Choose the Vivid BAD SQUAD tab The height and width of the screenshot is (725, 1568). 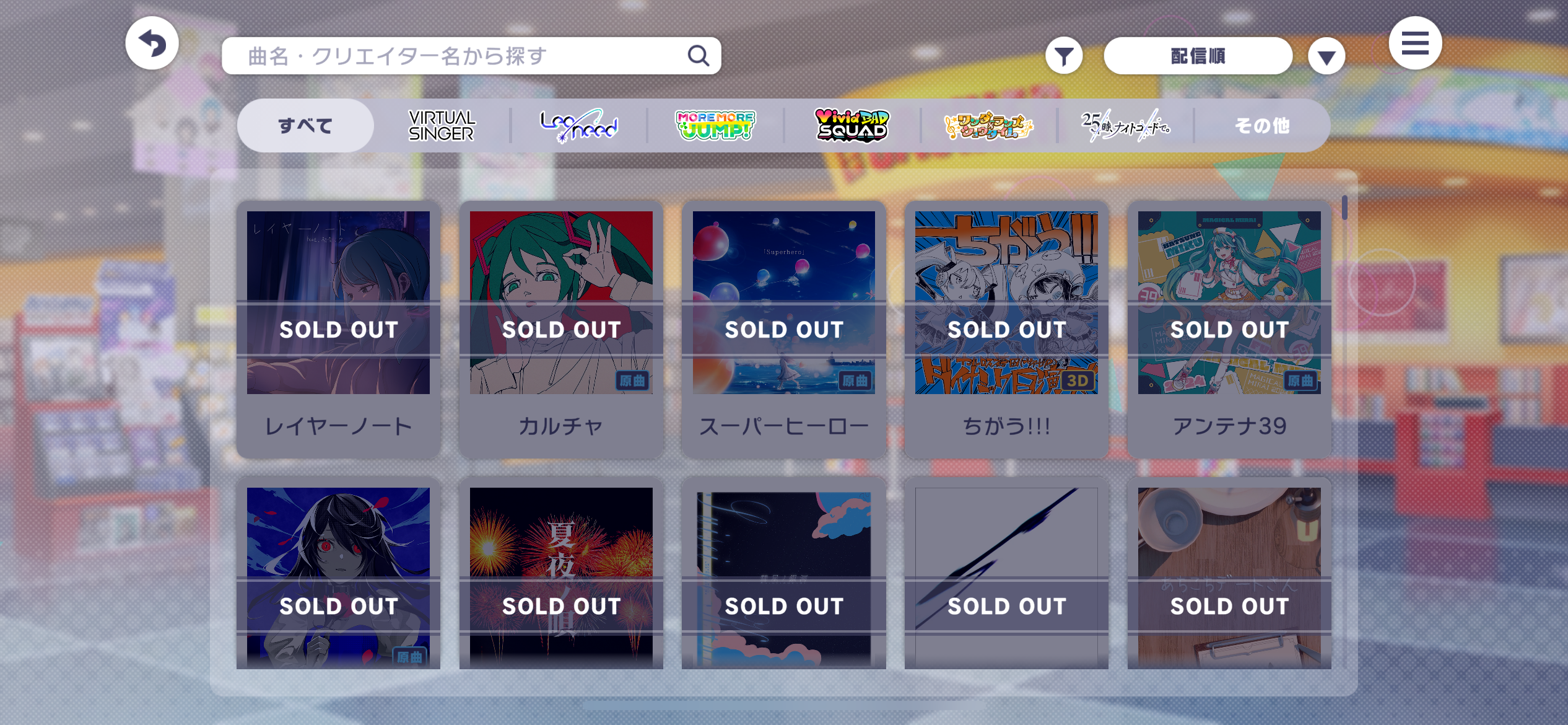pyautogui.click(x=852, y=126)
